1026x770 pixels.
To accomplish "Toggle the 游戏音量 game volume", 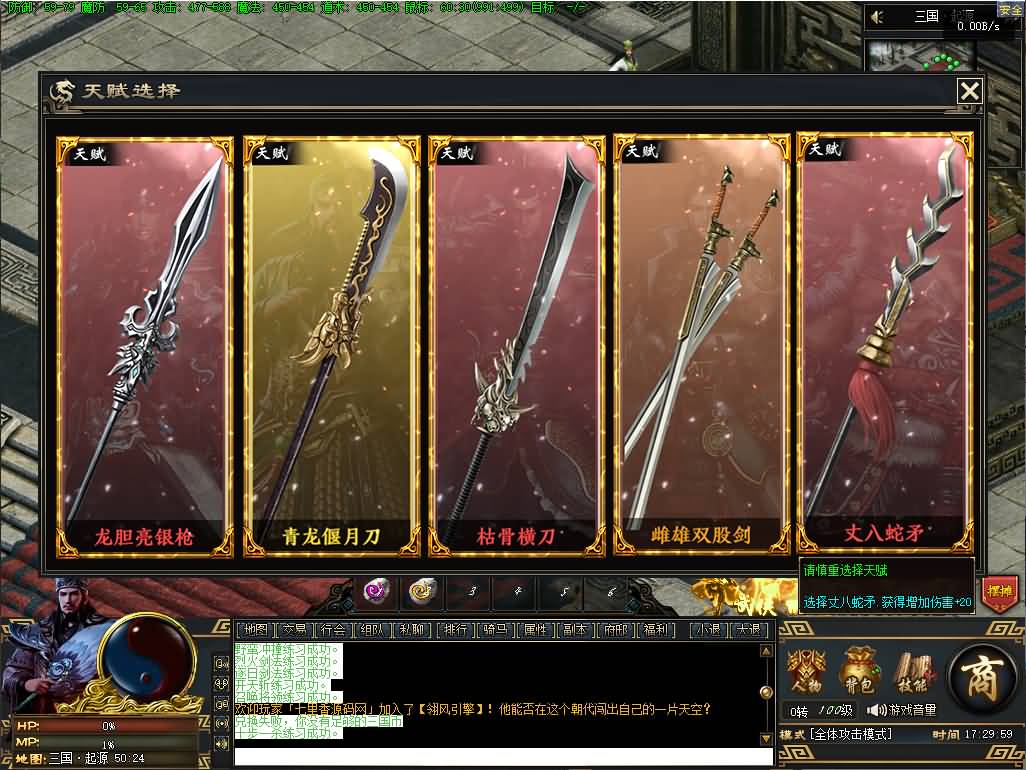I will click(x=902, y=710).
